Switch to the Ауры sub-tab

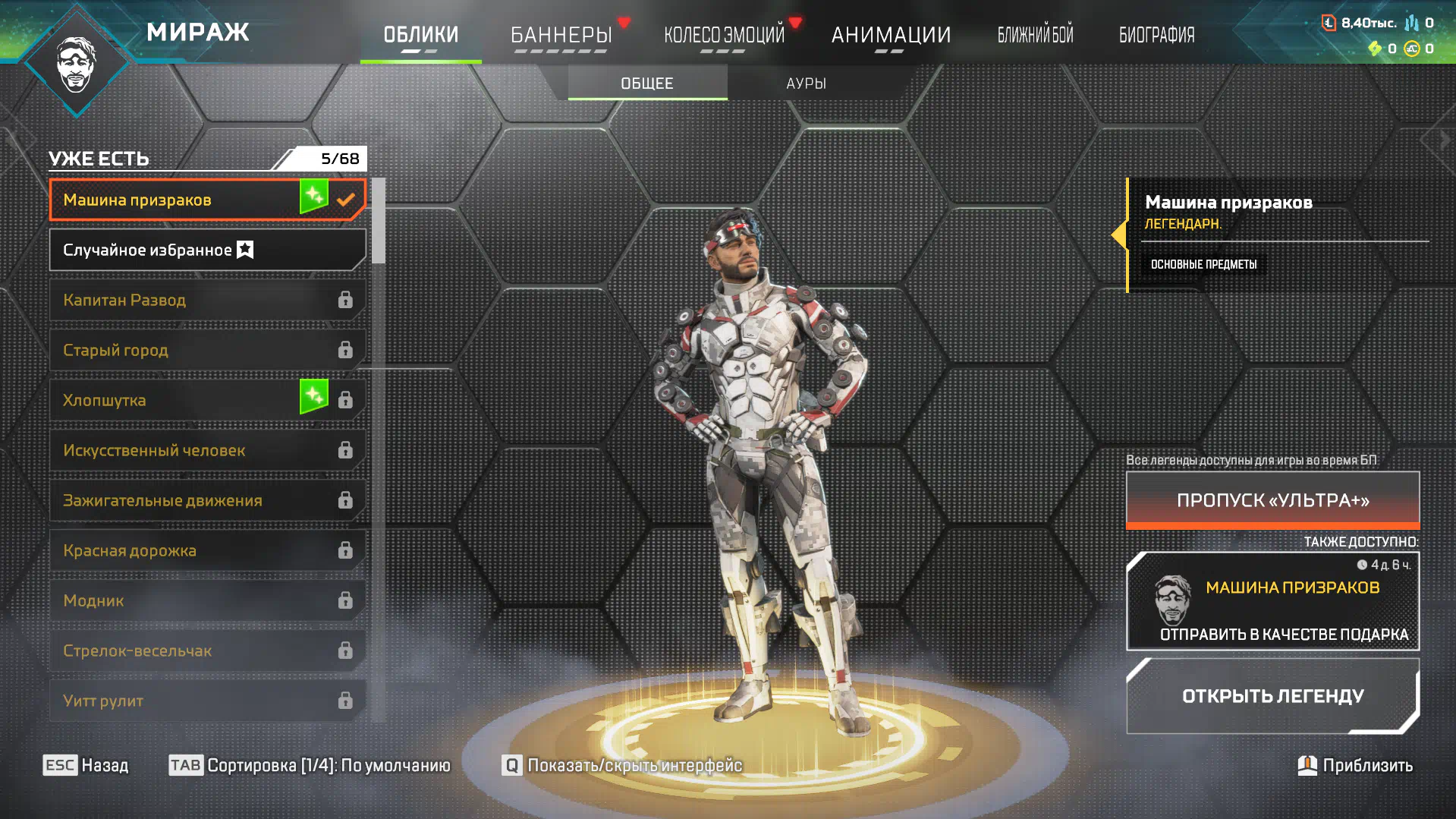[806, 83]
